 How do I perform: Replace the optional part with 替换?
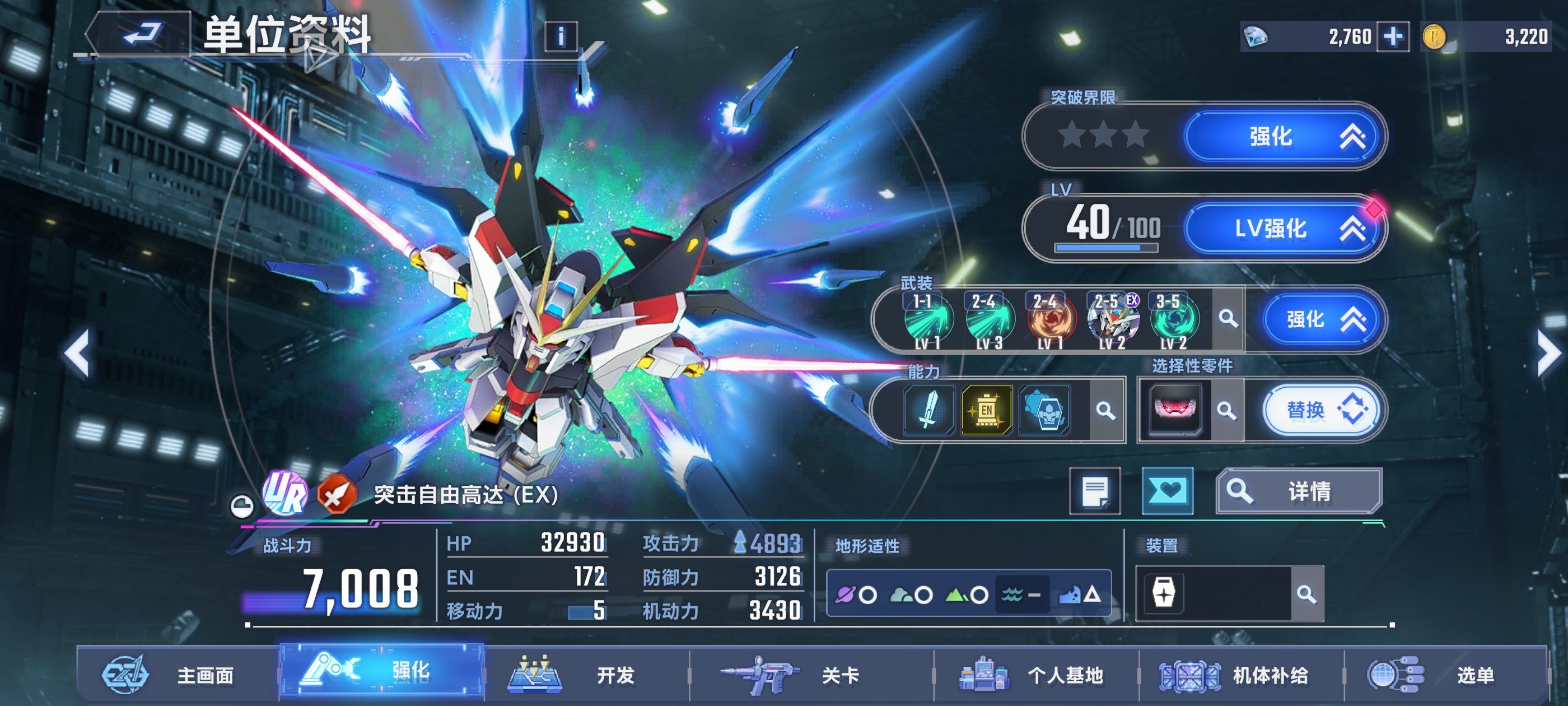(1322, 410)
